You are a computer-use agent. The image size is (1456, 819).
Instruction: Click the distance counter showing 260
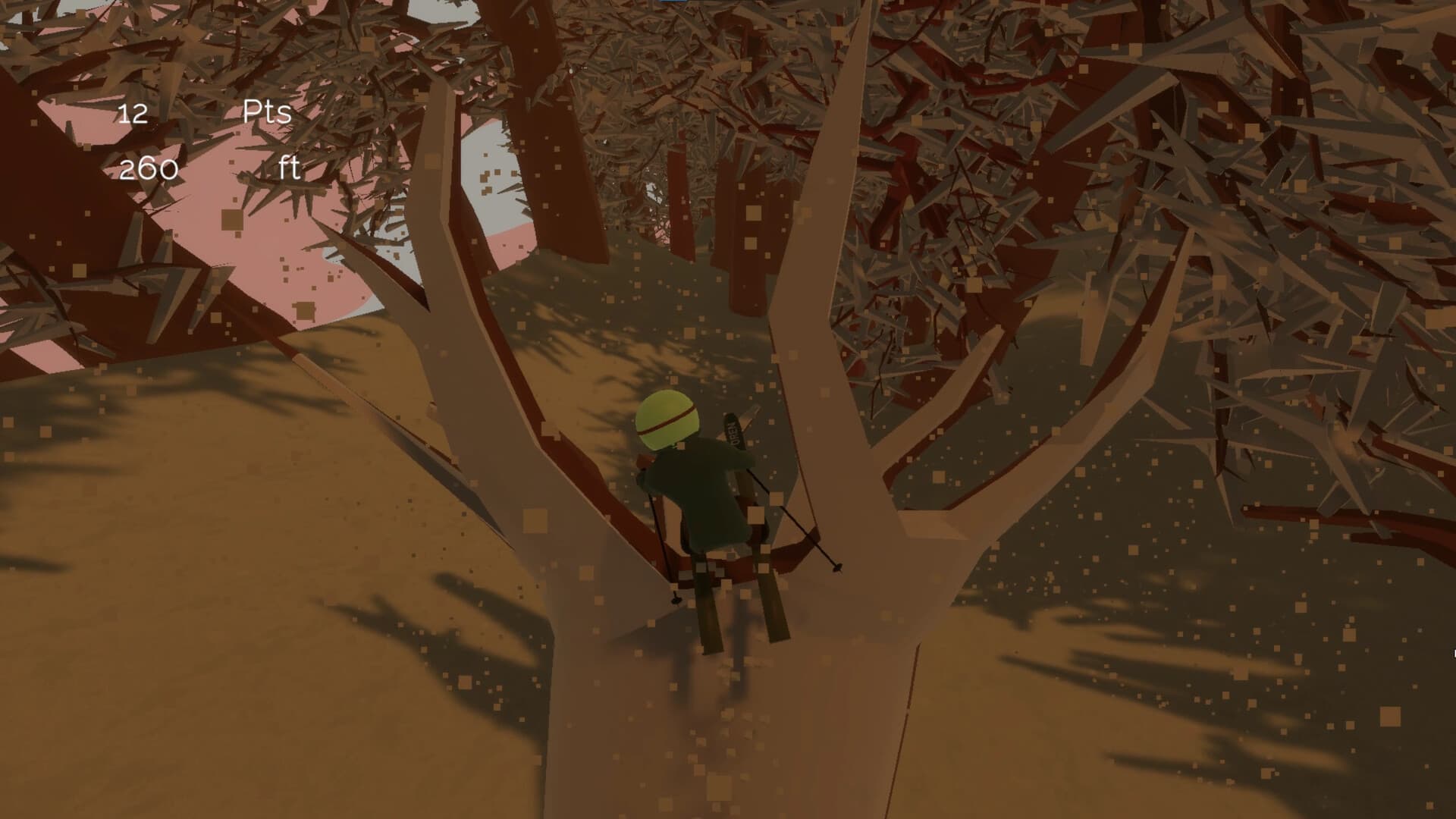click(x=149, y=168)
